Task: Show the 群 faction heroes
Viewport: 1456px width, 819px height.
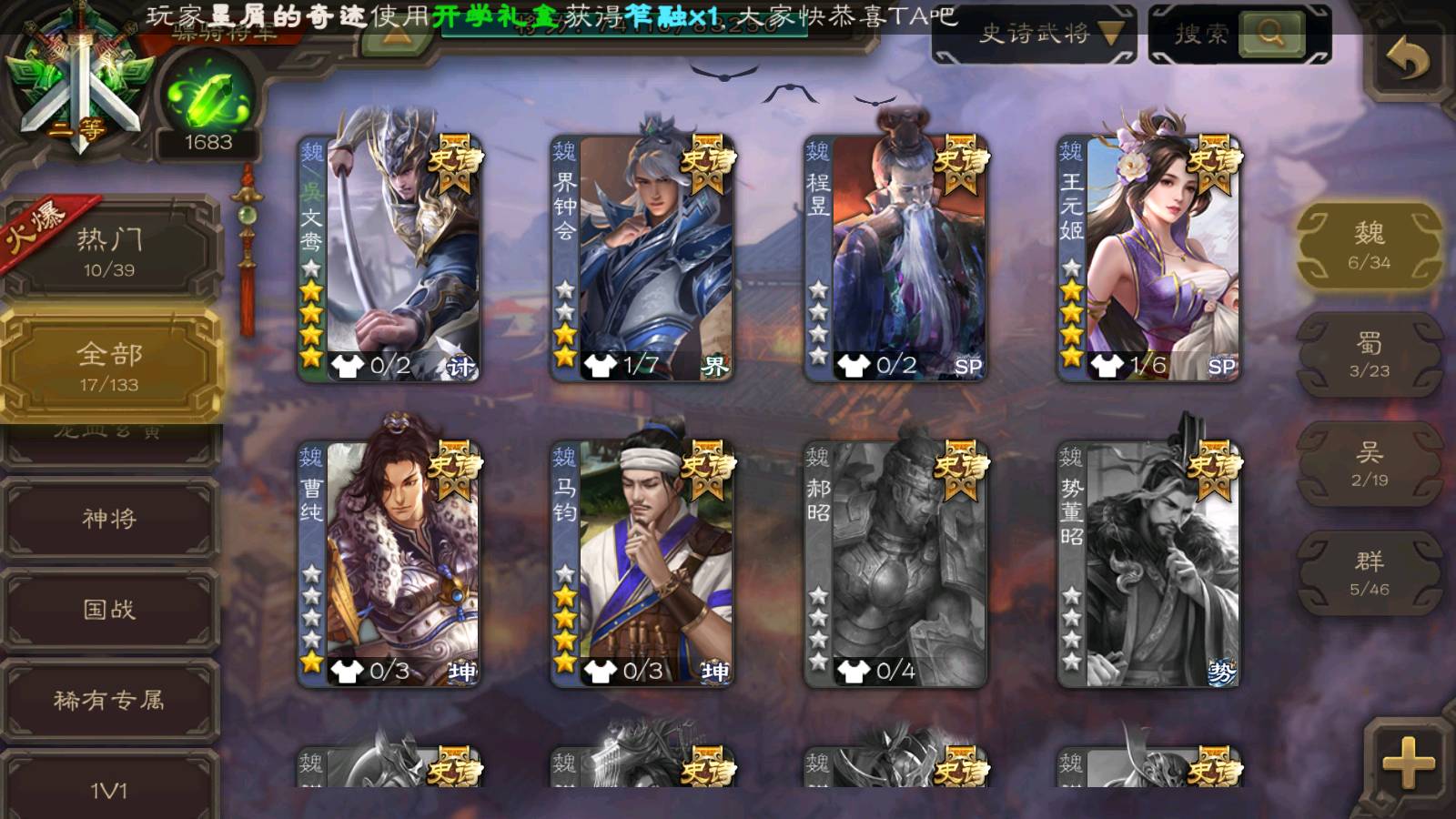Action: pos(1369,573)
